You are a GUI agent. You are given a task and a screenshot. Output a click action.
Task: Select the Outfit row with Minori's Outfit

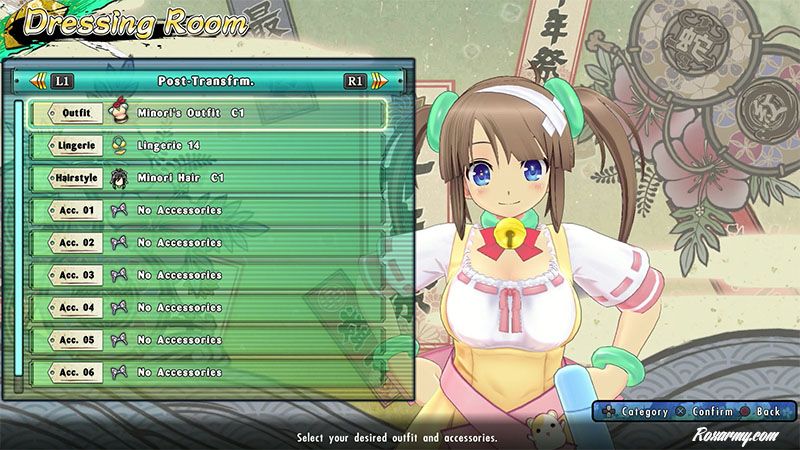(205, 114)
